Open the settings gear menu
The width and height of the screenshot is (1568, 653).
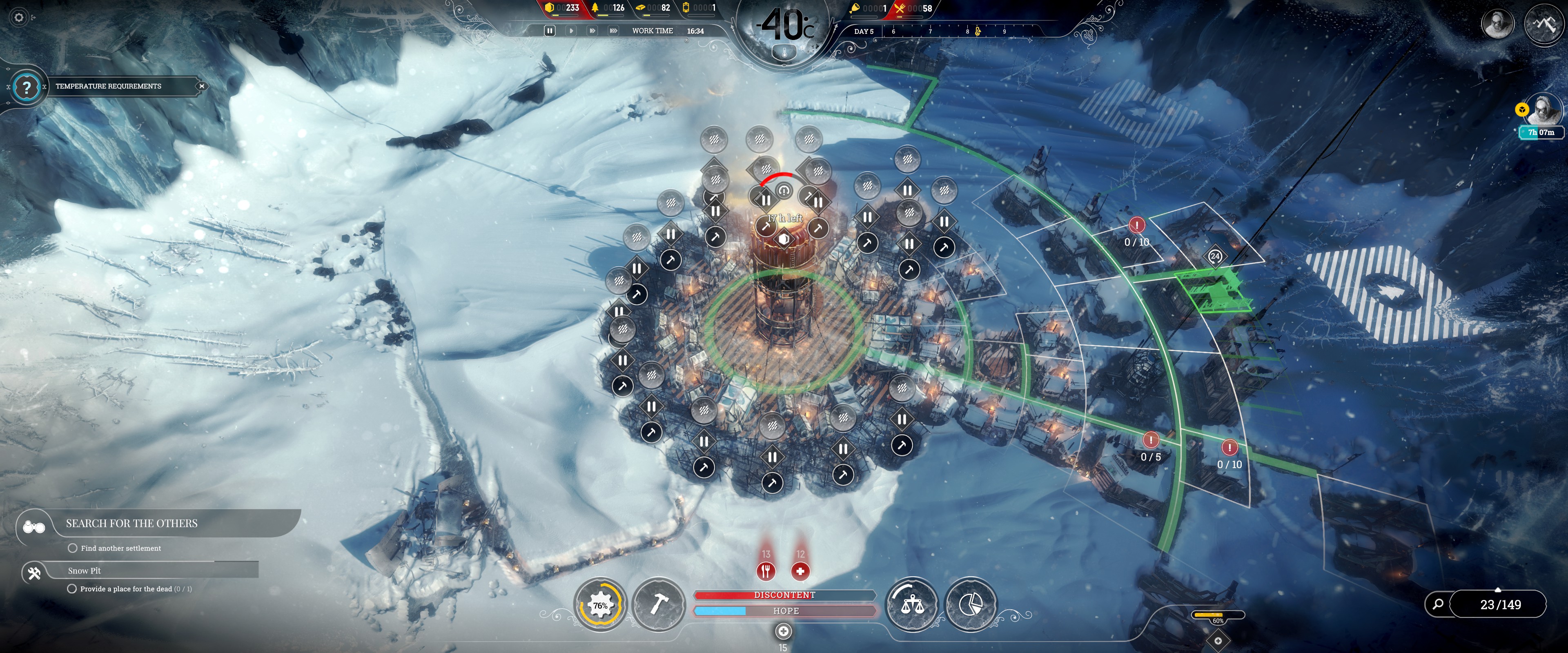point(19,18)
